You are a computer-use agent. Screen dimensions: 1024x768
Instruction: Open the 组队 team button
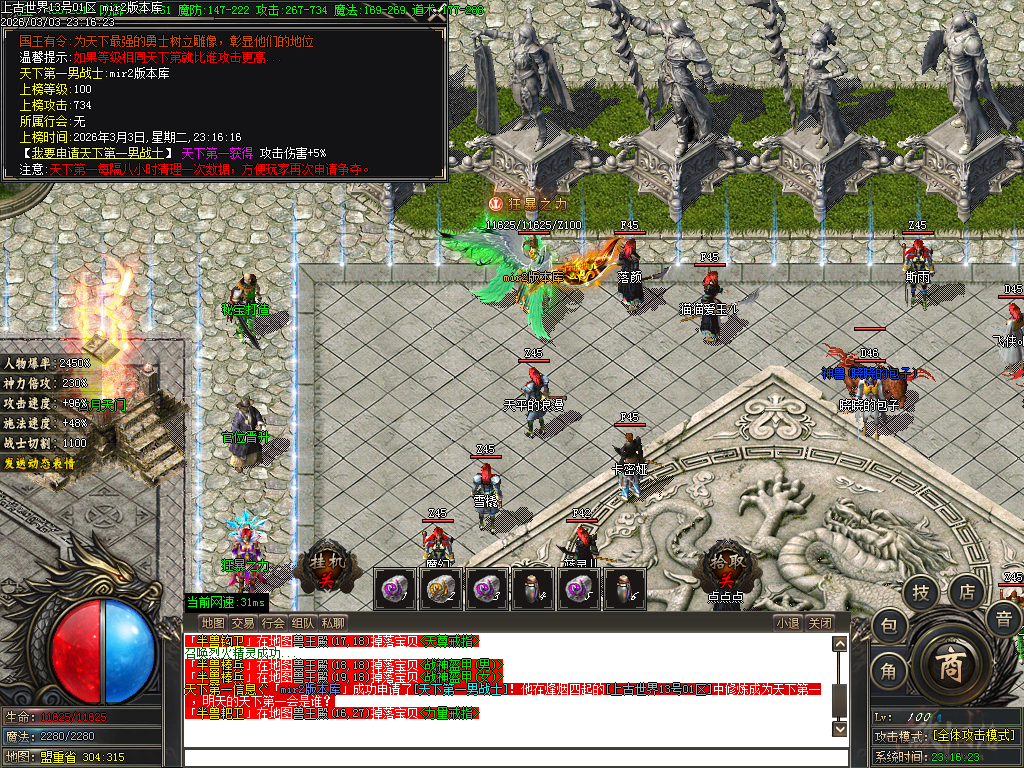pyautogui.click(x=303, y=623)
